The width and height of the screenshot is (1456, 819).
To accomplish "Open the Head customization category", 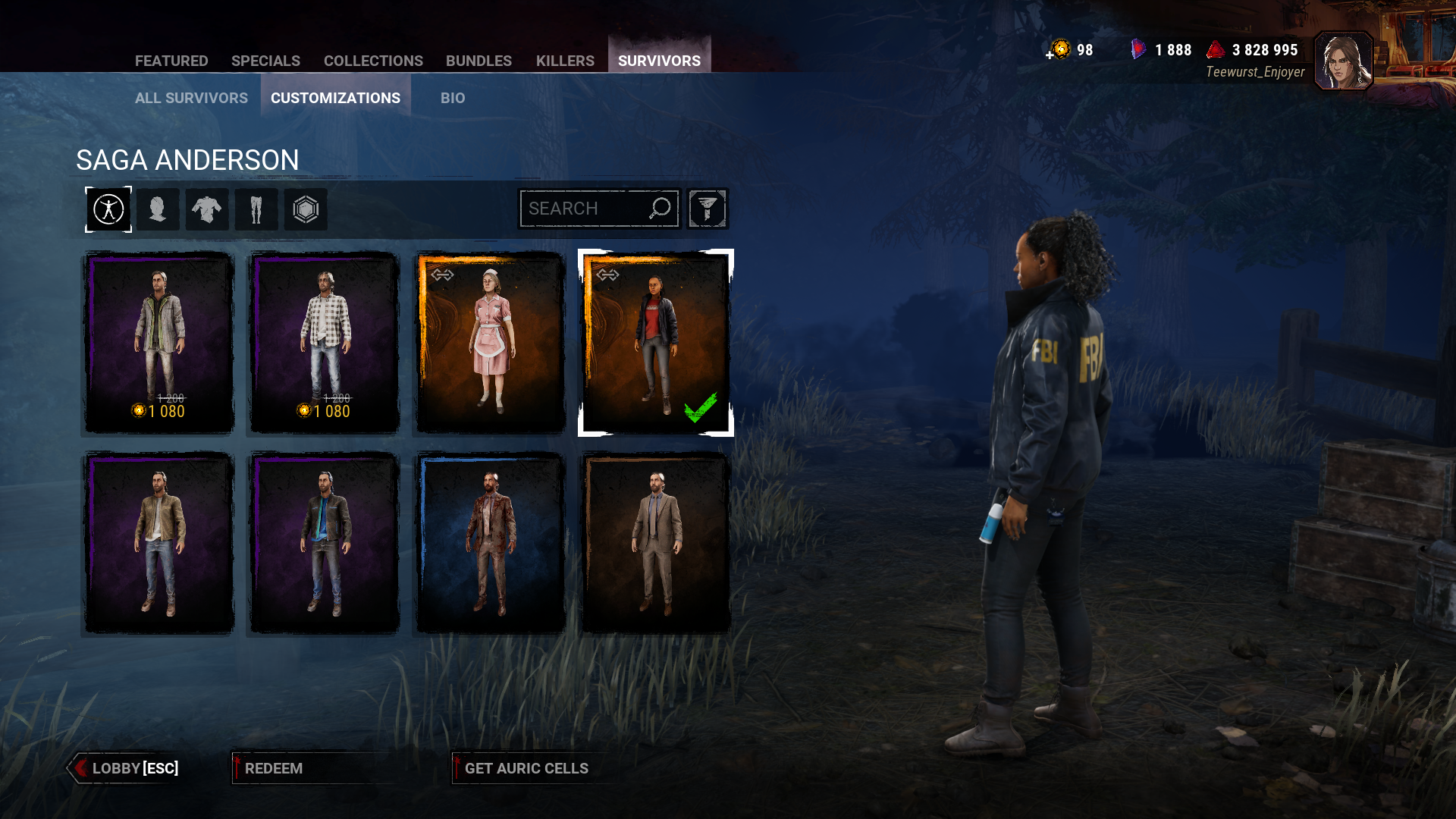I will (x=158, y=209).
